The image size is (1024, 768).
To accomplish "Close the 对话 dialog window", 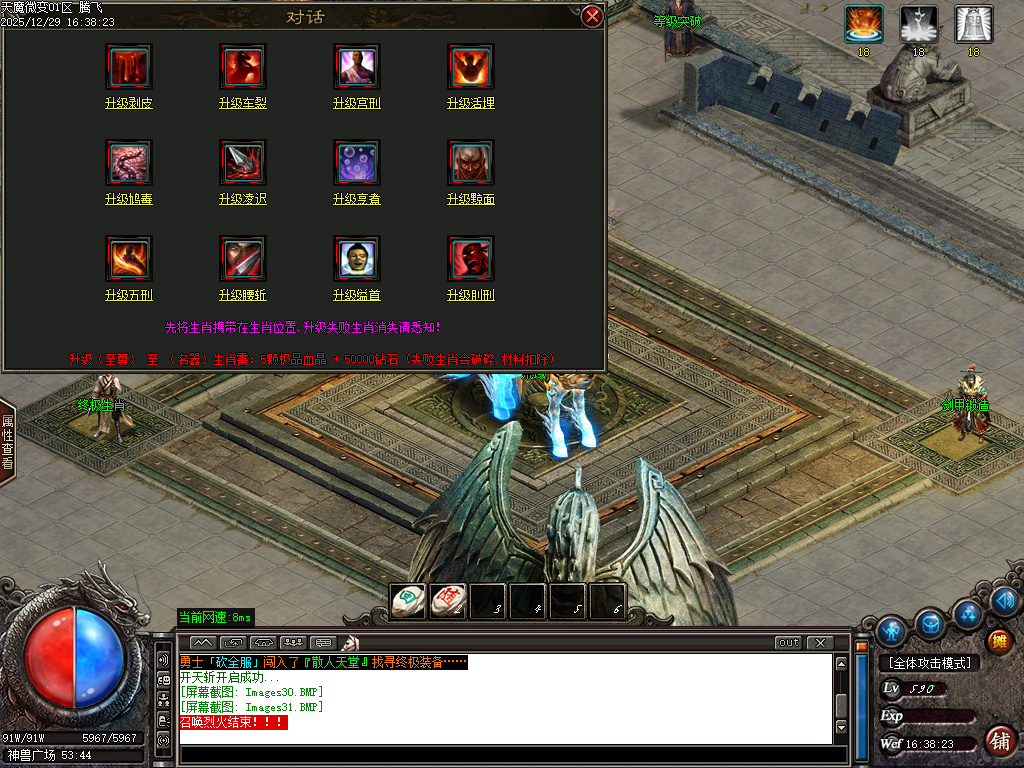I will point(592,16).
